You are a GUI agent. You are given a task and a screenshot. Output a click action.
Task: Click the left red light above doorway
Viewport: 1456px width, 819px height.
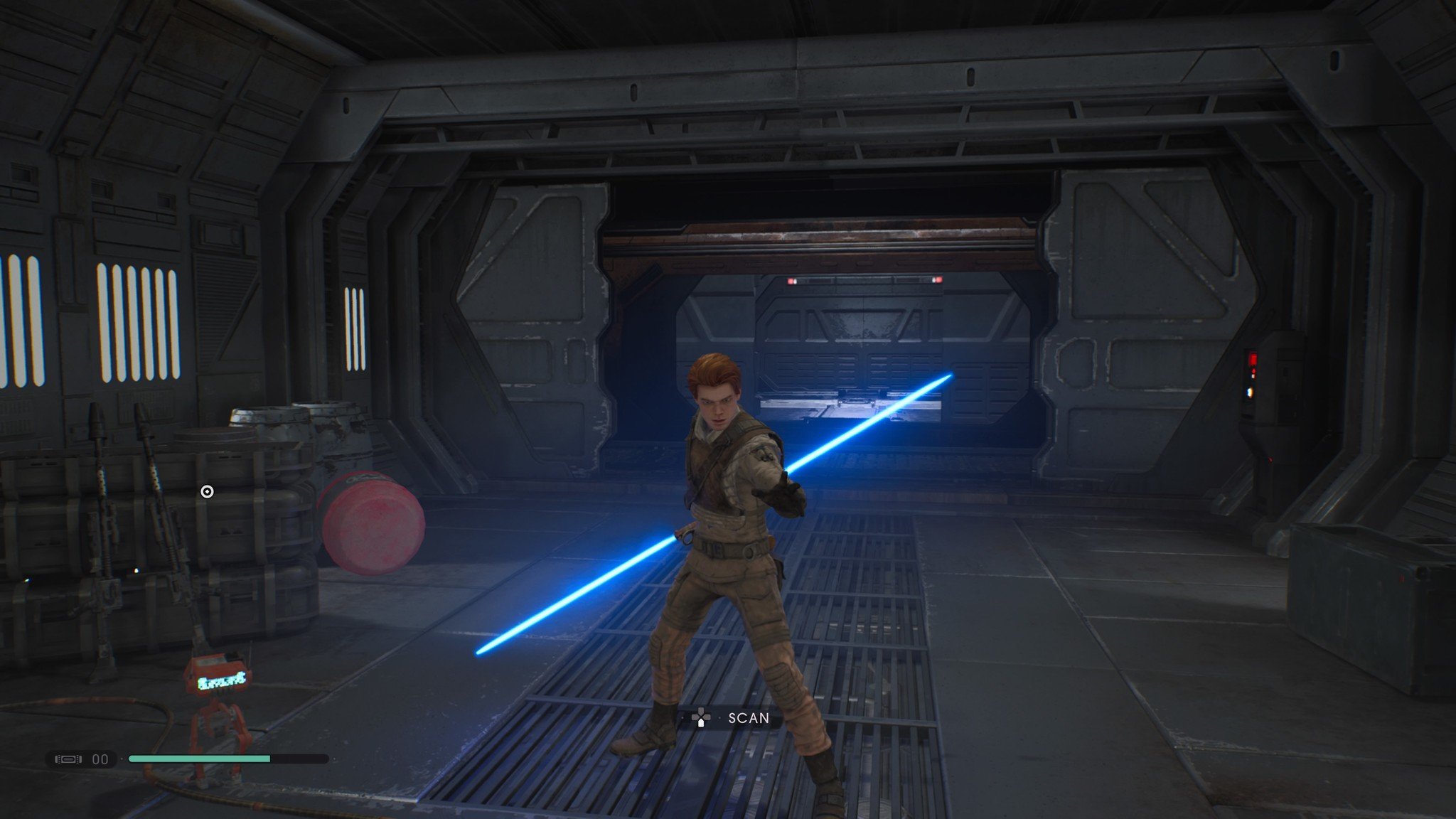click(791, 280)
